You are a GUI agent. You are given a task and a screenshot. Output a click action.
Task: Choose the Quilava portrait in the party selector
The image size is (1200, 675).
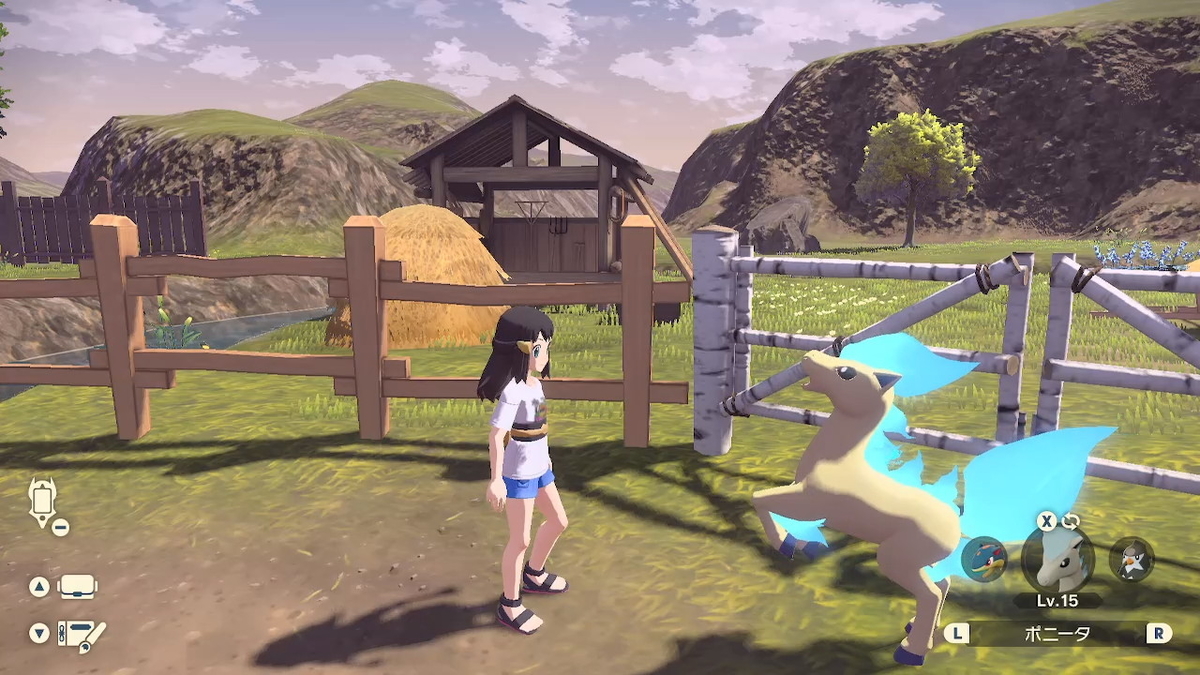click(x=983, y=559)
